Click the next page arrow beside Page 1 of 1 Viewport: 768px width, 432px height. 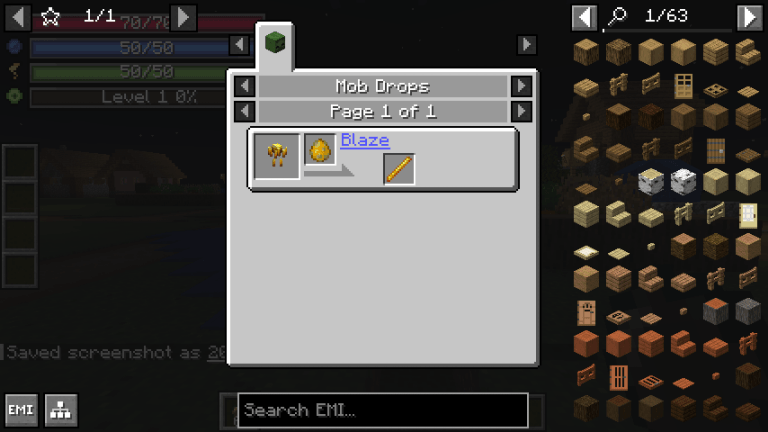pos(521,111)
